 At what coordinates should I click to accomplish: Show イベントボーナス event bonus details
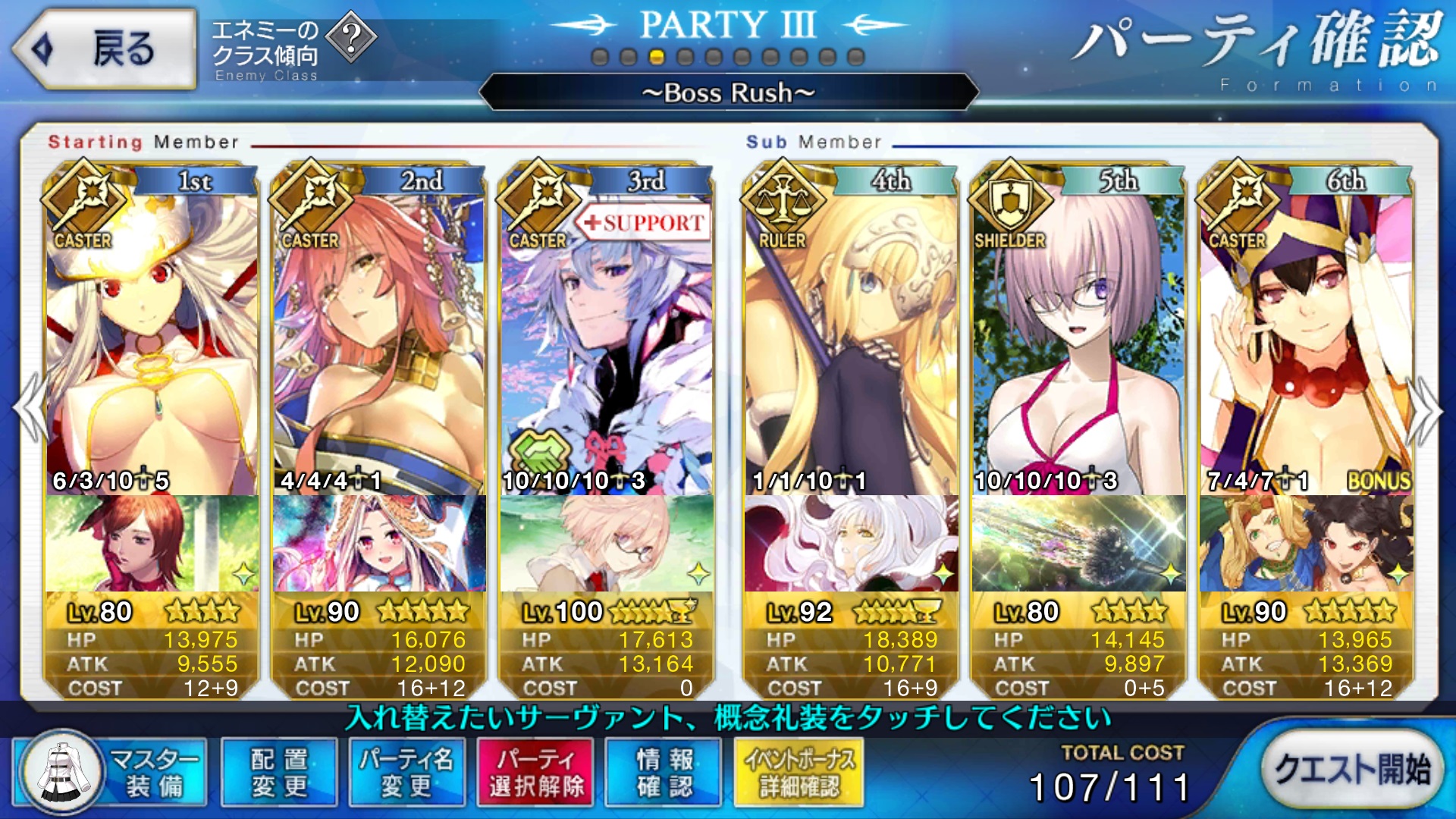click(x=799, y=772)
